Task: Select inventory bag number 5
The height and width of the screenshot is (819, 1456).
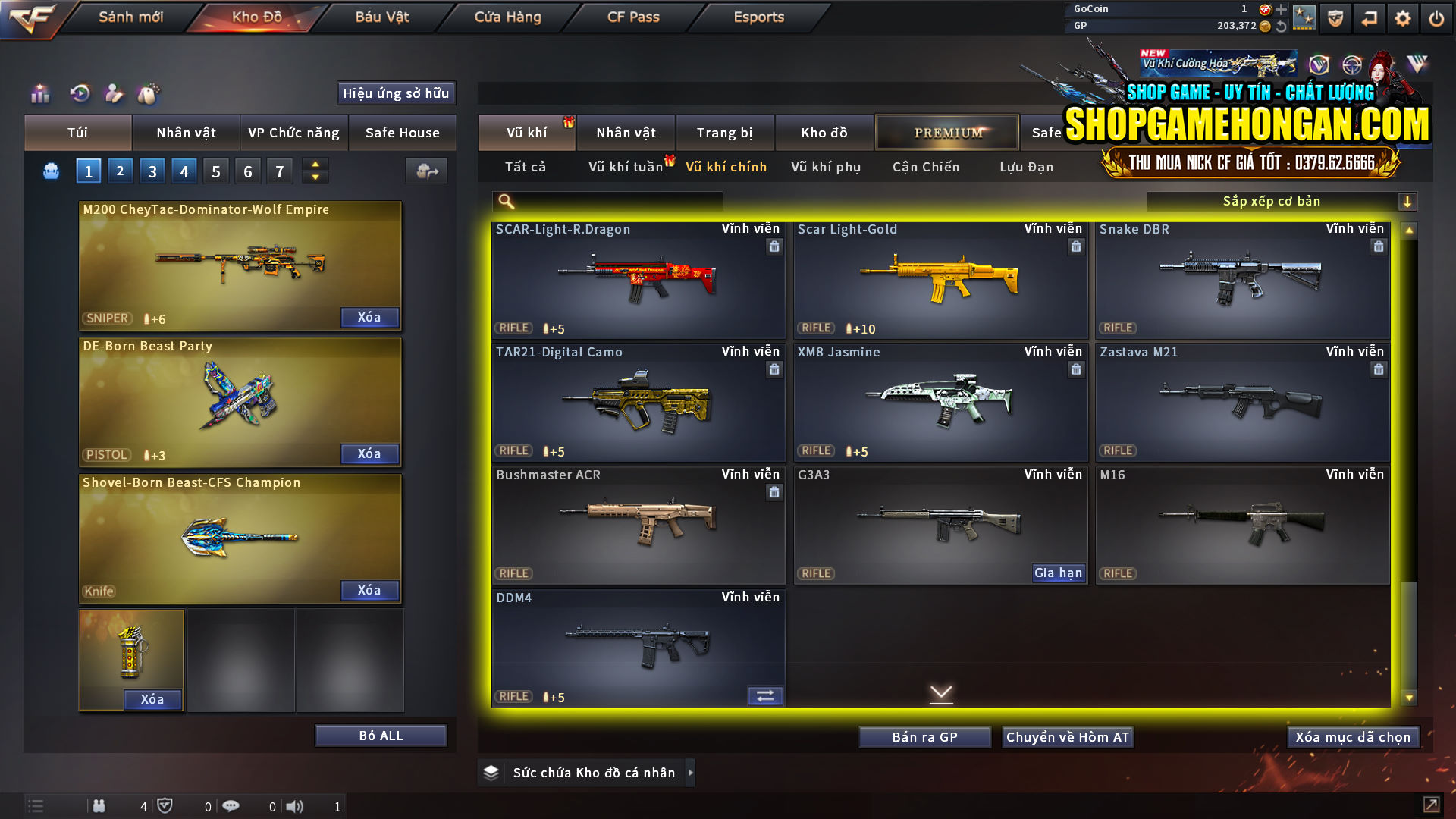Action: (x=215, y=171)
